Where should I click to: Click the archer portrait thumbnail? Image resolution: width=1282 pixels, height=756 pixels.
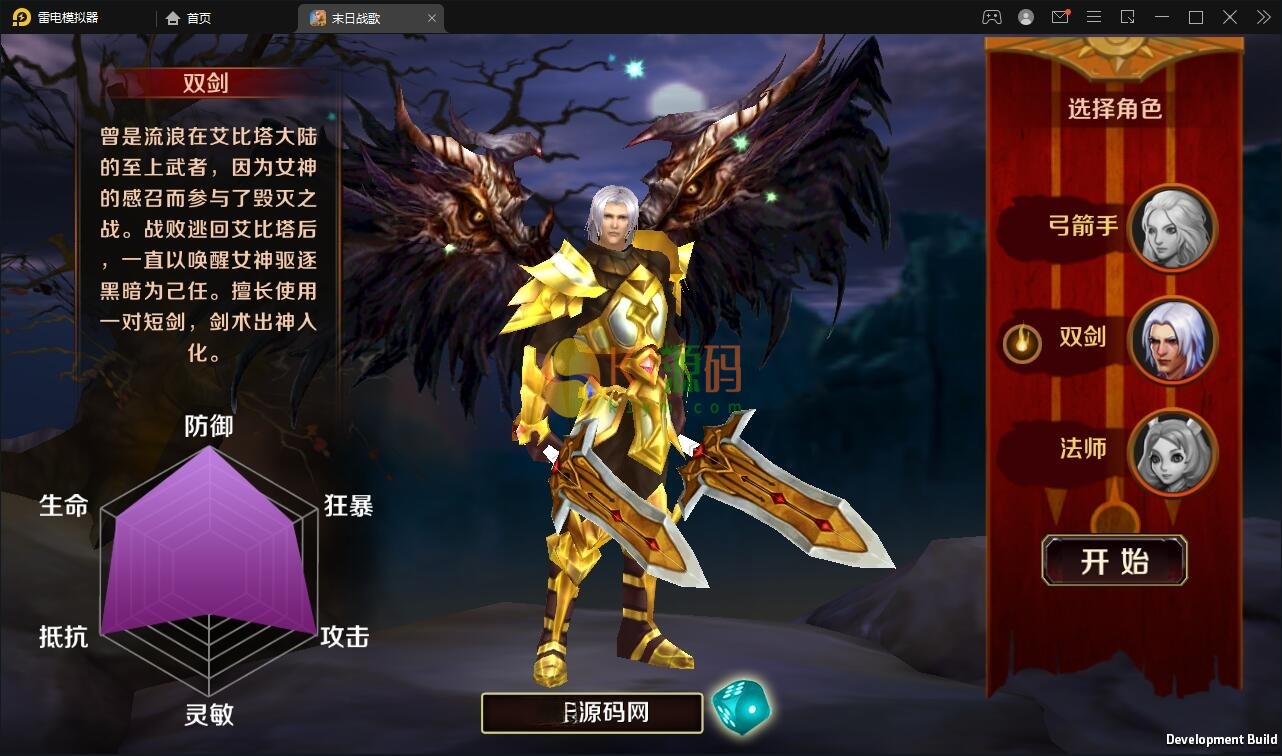[x=1172, y=228]
